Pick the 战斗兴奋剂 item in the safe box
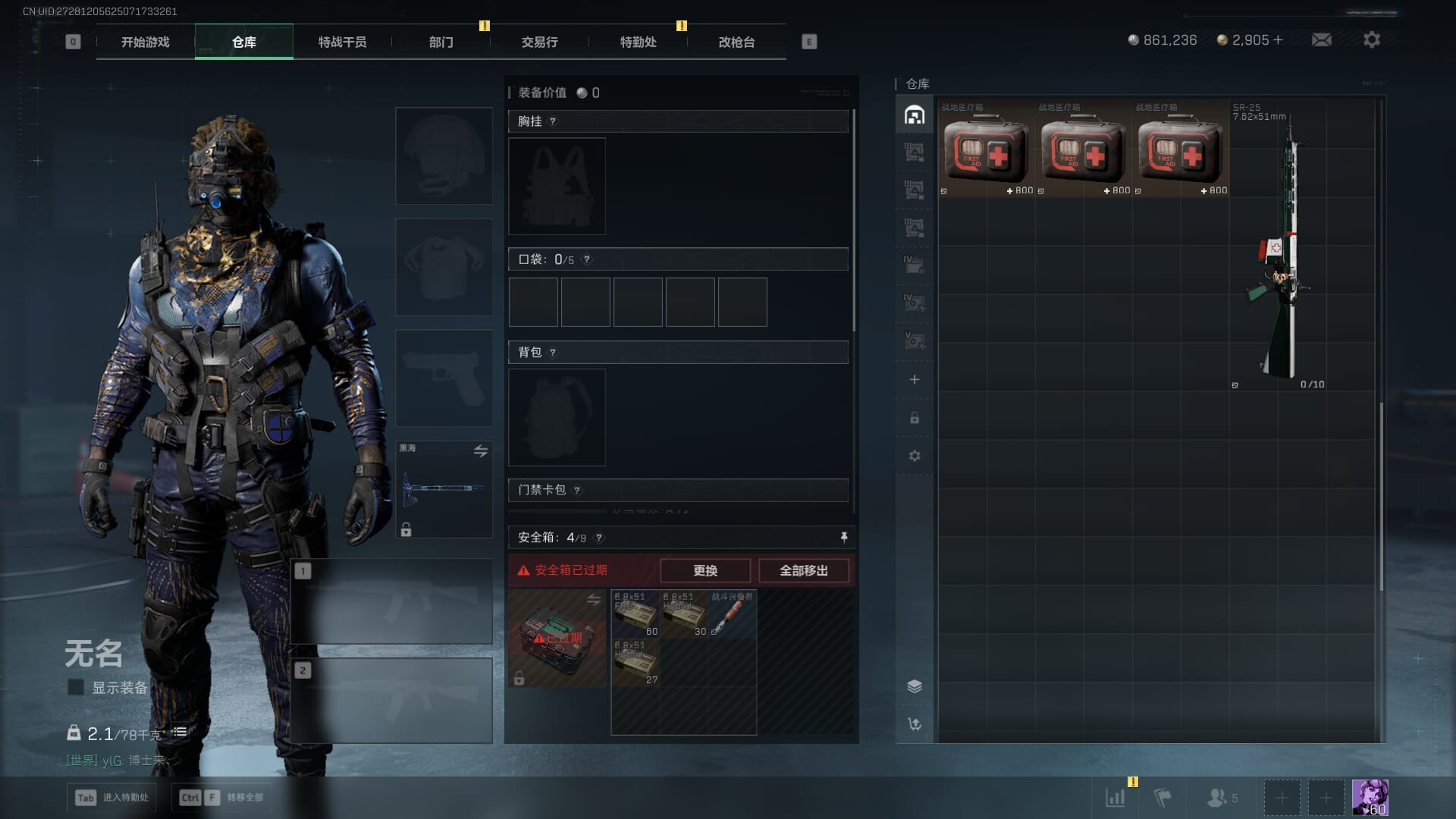This screenshot has width=1456, height=819. click(x=732, y=614)
